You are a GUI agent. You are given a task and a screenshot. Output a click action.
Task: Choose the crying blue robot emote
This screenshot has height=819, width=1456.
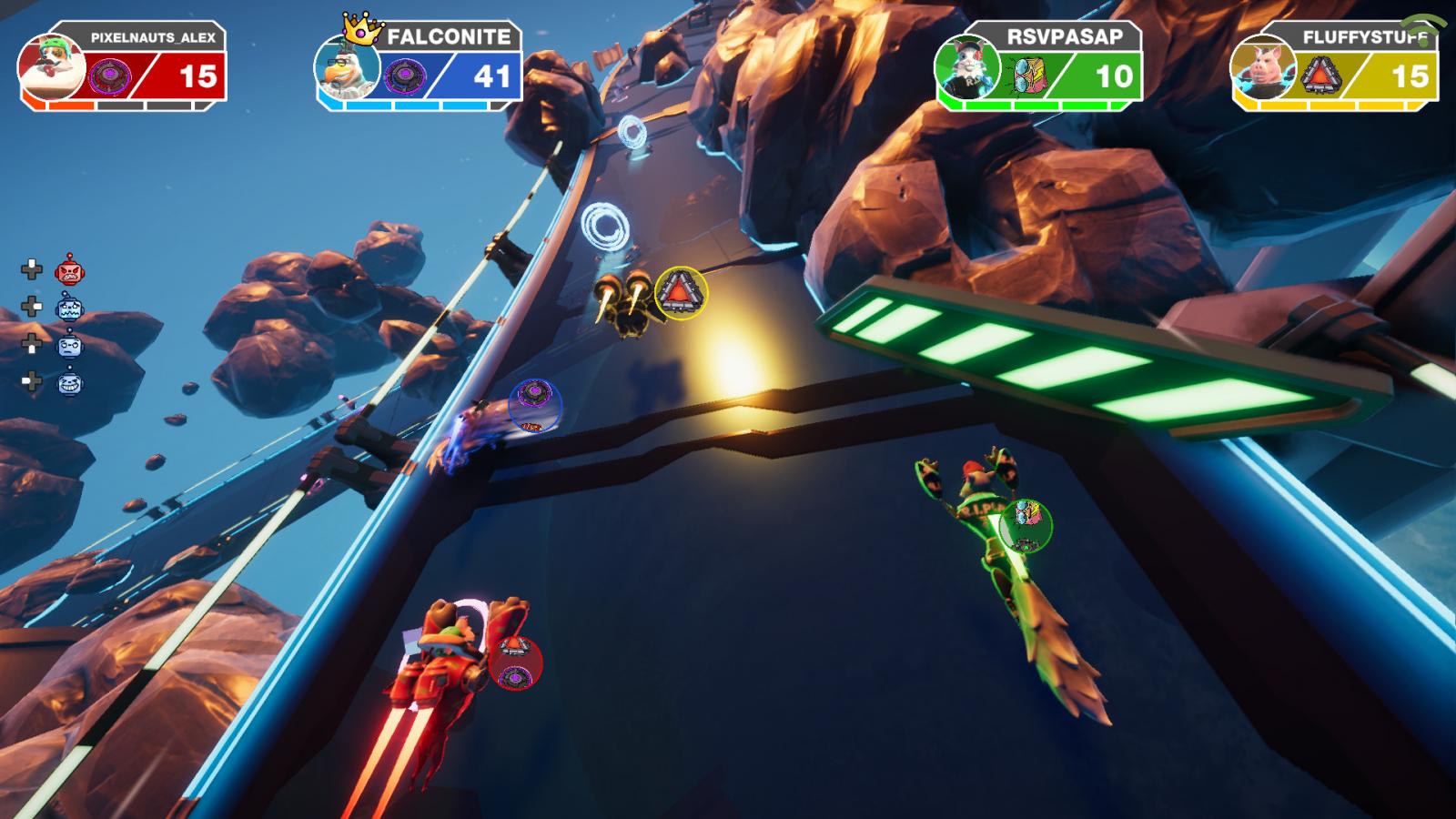[69, 308]
